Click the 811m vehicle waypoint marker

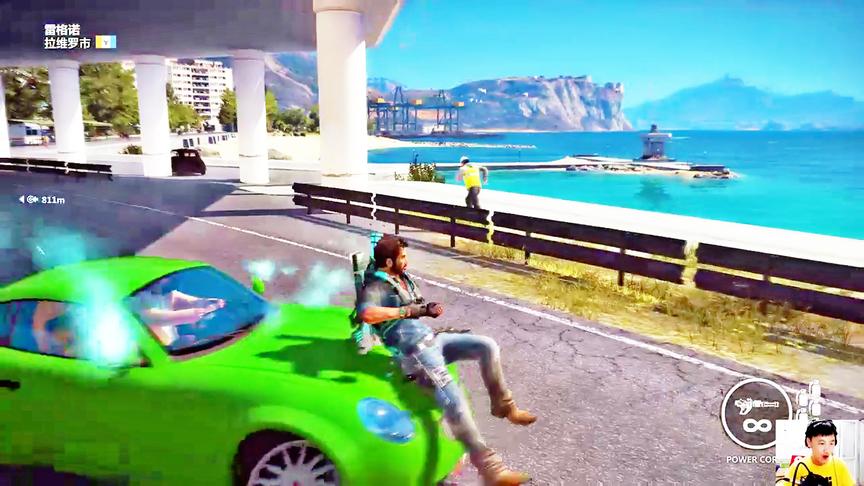tap(44, 200)
